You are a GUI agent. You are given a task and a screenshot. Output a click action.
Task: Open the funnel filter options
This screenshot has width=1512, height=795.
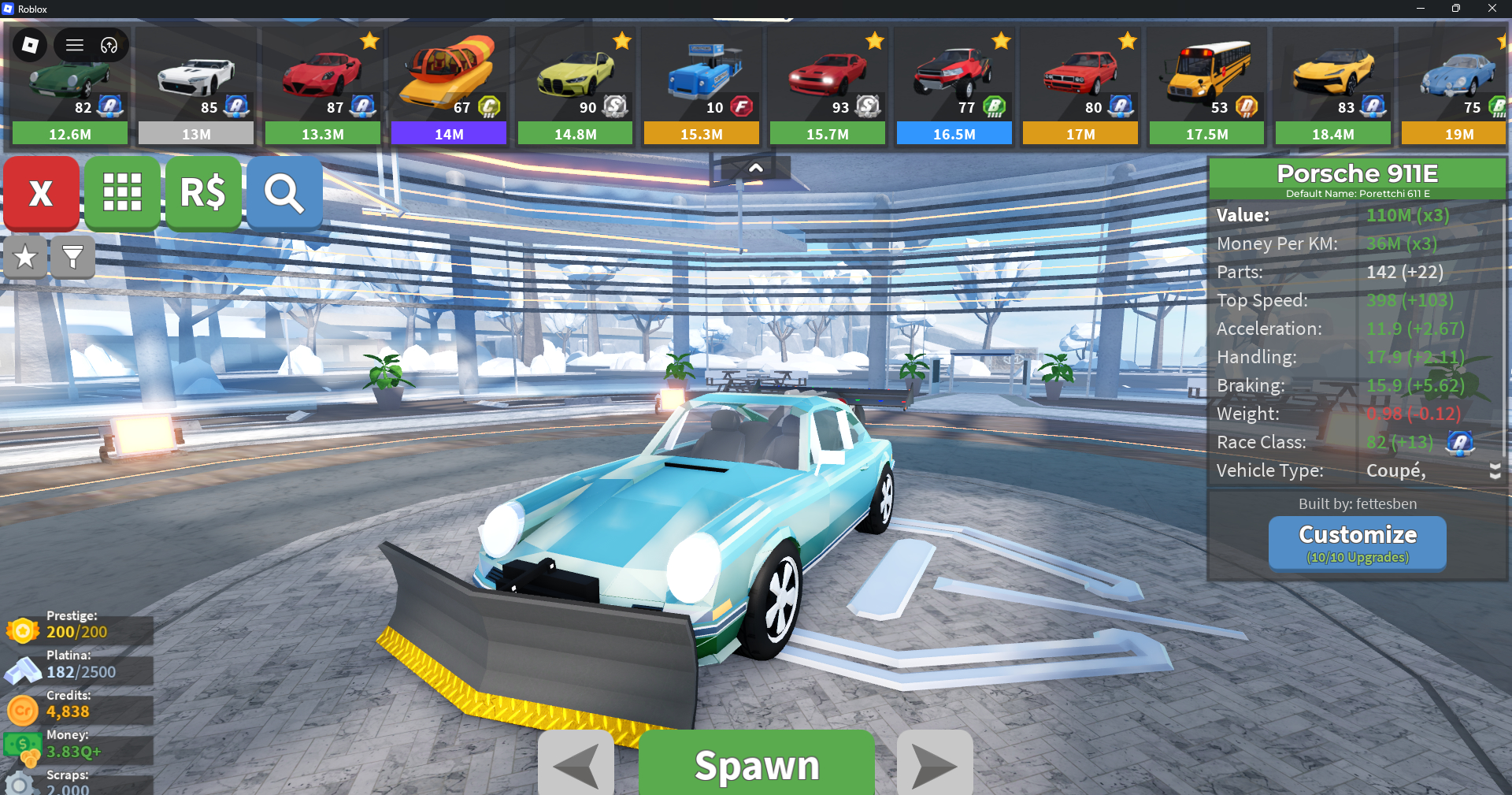click(72, 257)
